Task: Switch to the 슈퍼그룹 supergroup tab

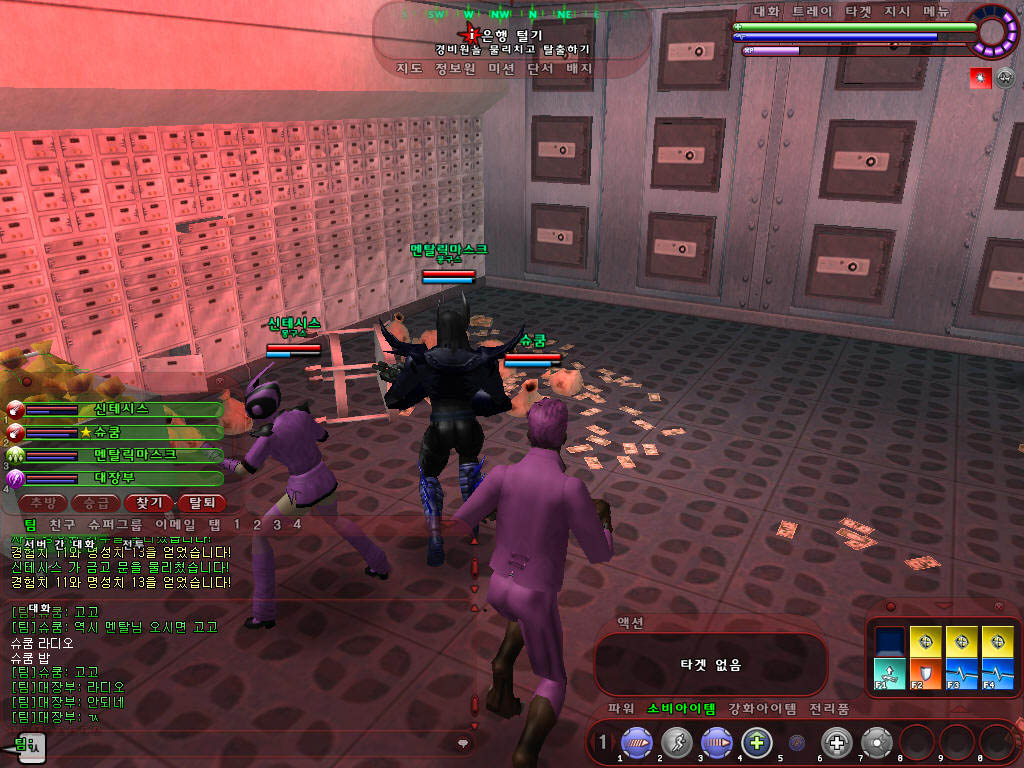Action: [x=115, y=524]
